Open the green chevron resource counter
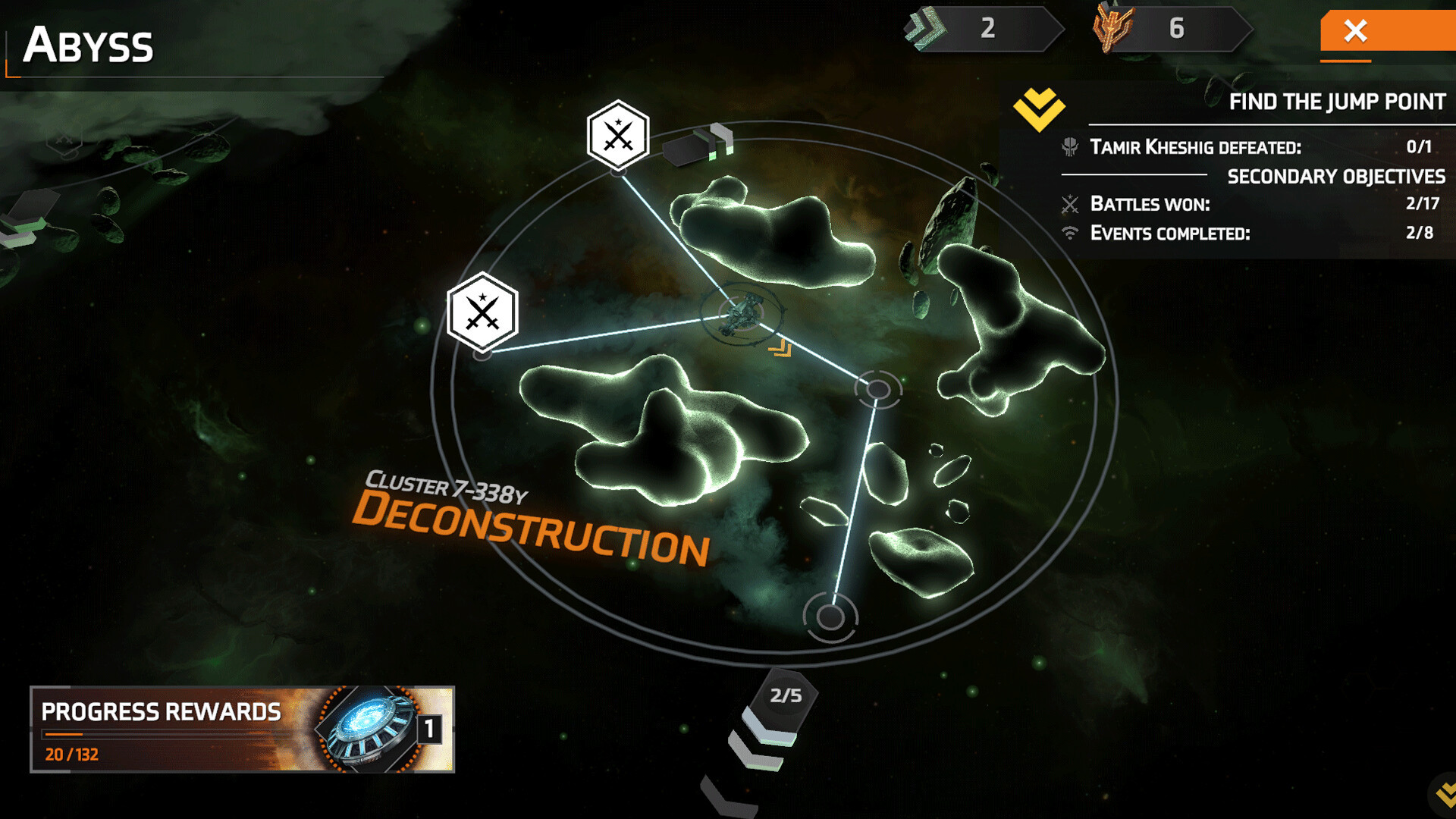Image resolution: width=1456 pixels, height=819 pixels. 983,29
